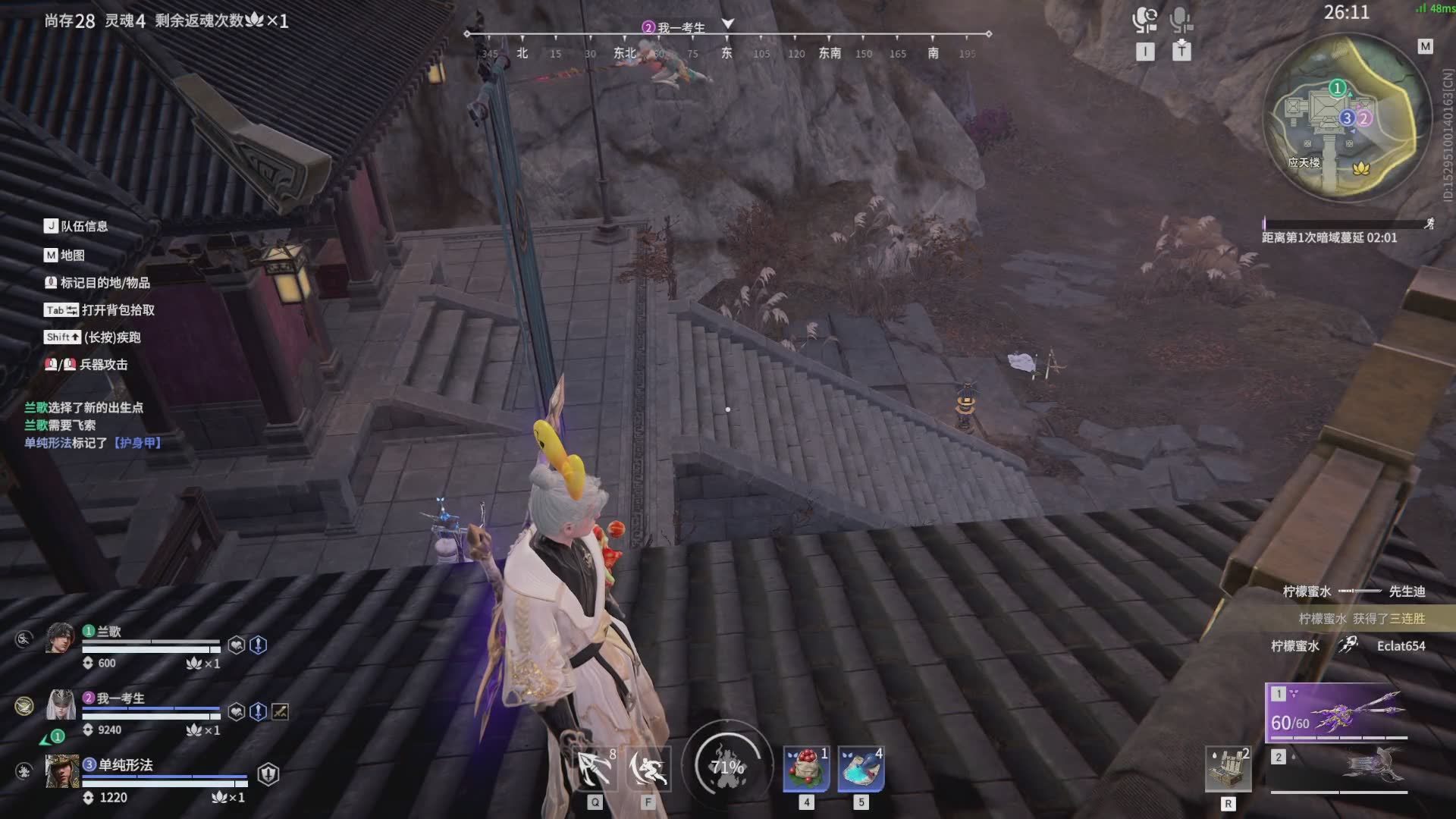The height and width of the screenshot is (819, 1456).
Task: Use the red berry pouch consumable
Action: coord(805,768)
